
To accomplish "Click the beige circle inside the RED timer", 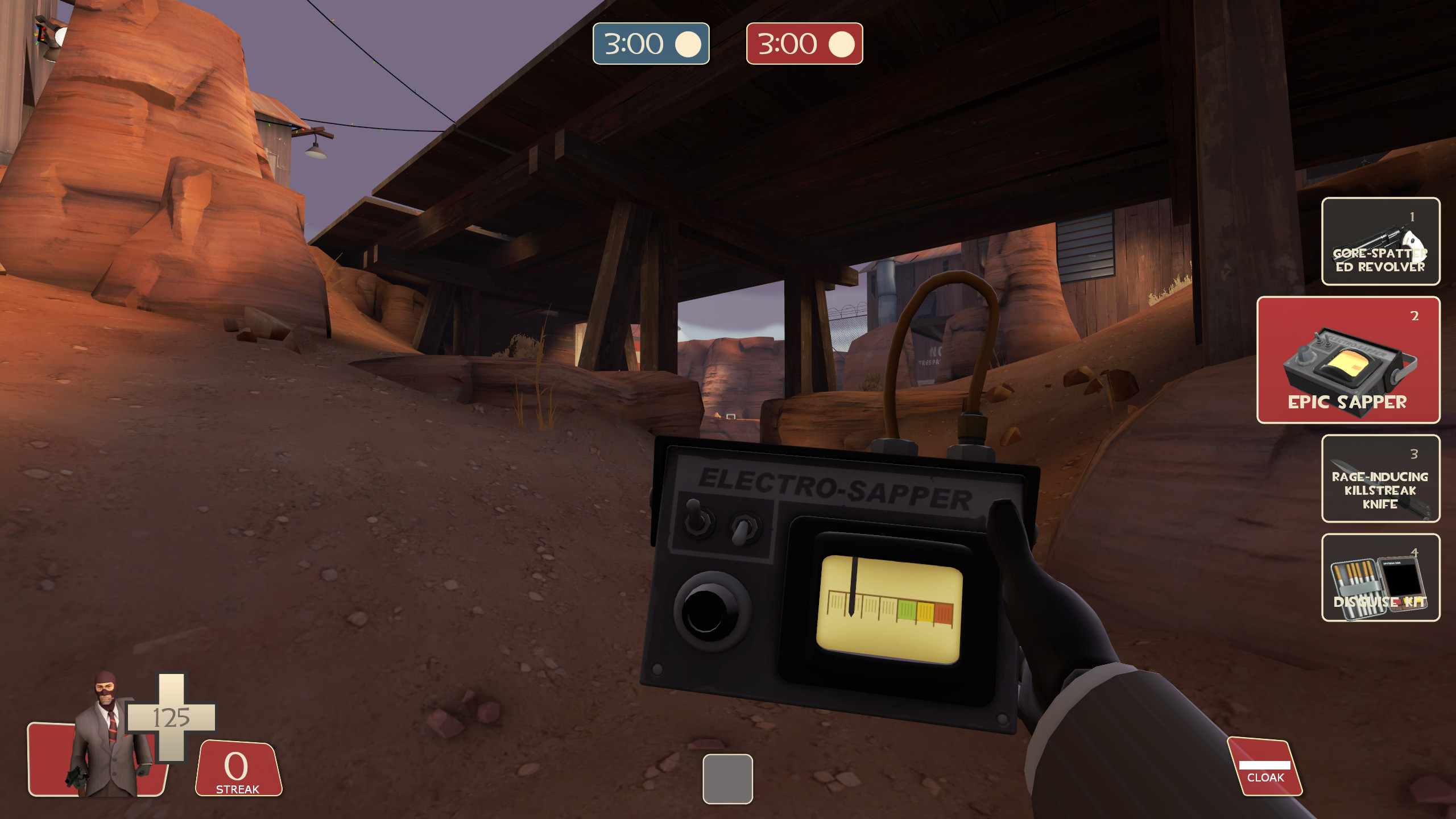I will tap(841, 44).
